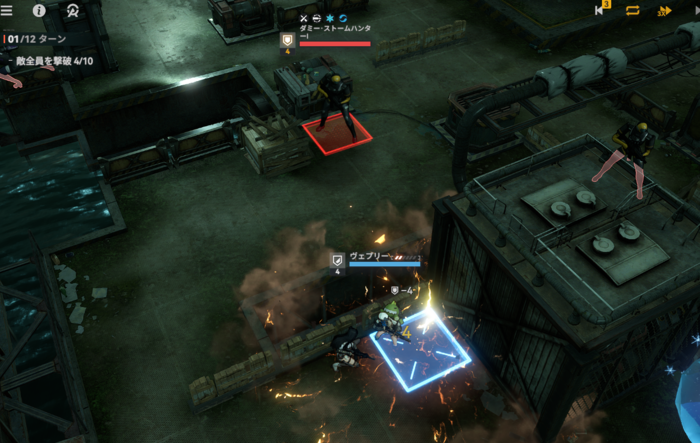Open the hamburger main menu
Image resolution: width=700 pixels, height=443 pixels.
(x=8, y=11)
